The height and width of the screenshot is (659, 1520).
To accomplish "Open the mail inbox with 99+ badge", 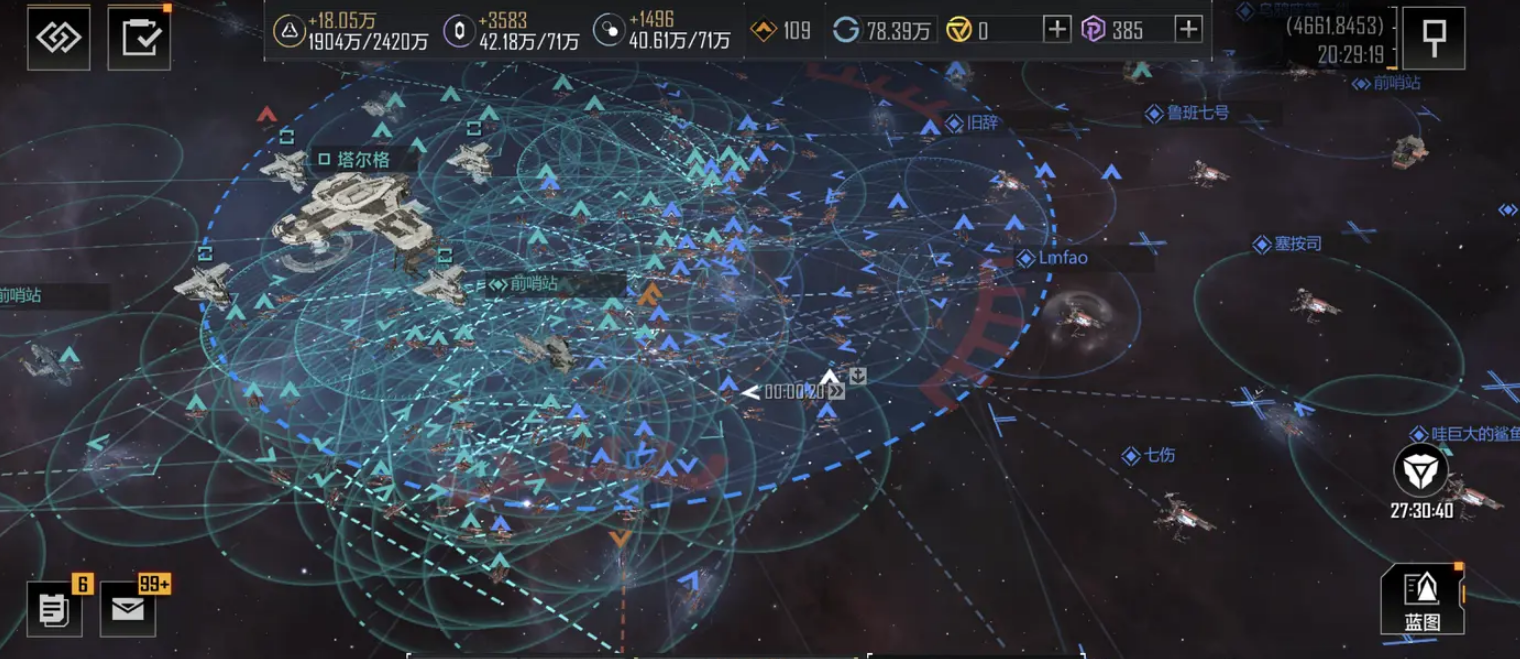I will point(128,608).
